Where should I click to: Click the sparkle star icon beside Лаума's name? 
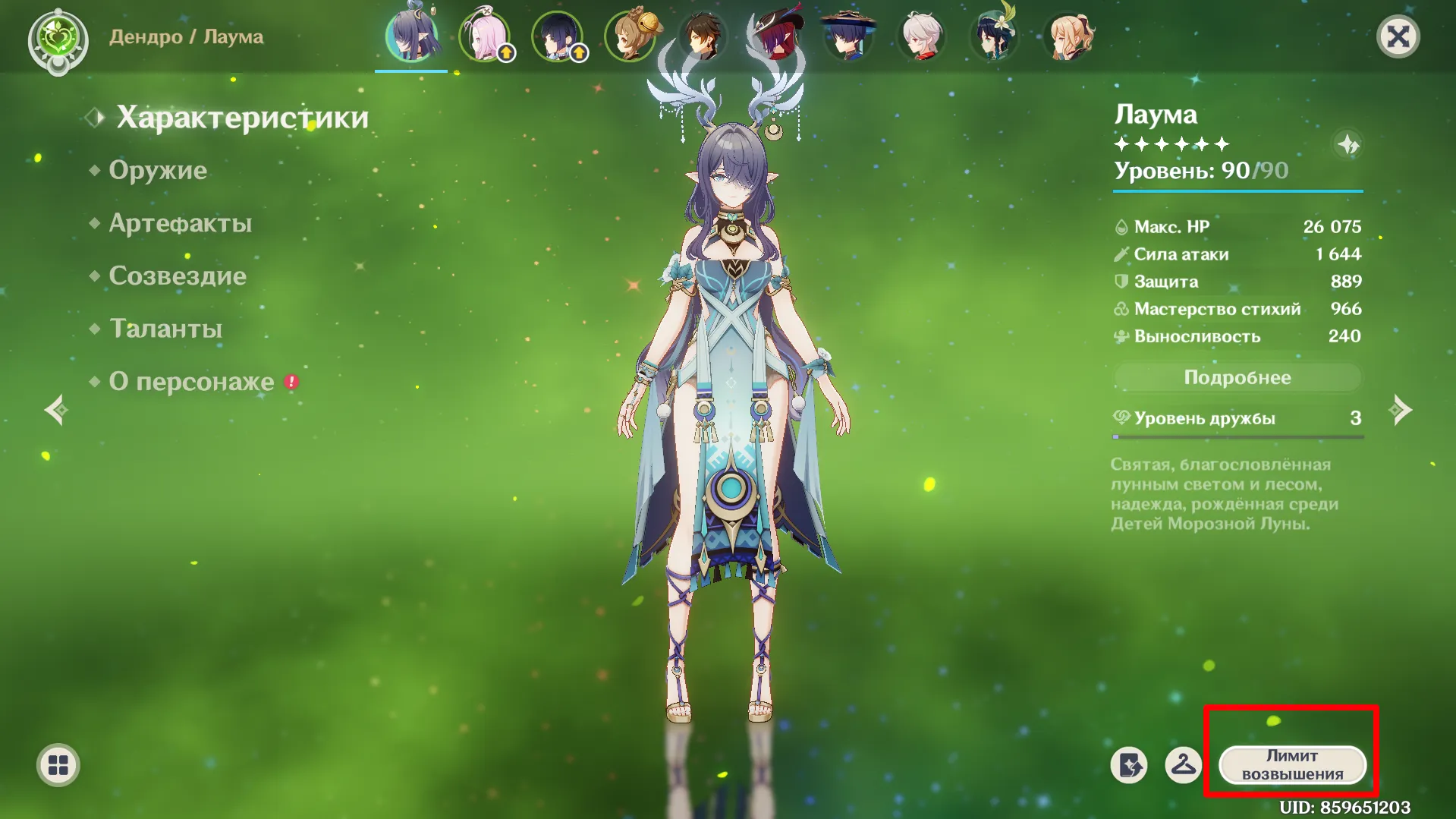pyautogui.click(x=1348, y=144)
